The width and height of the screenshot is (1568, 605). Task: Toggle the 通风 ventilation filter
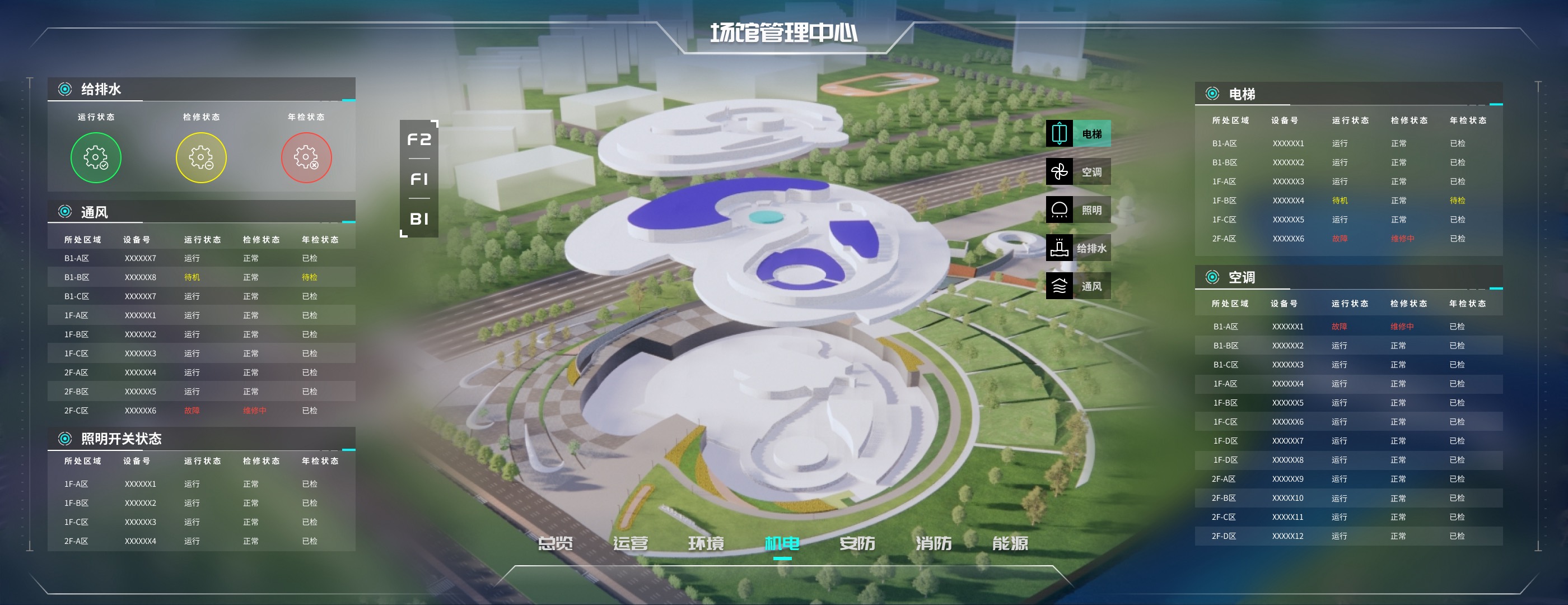click(1078, 286)
